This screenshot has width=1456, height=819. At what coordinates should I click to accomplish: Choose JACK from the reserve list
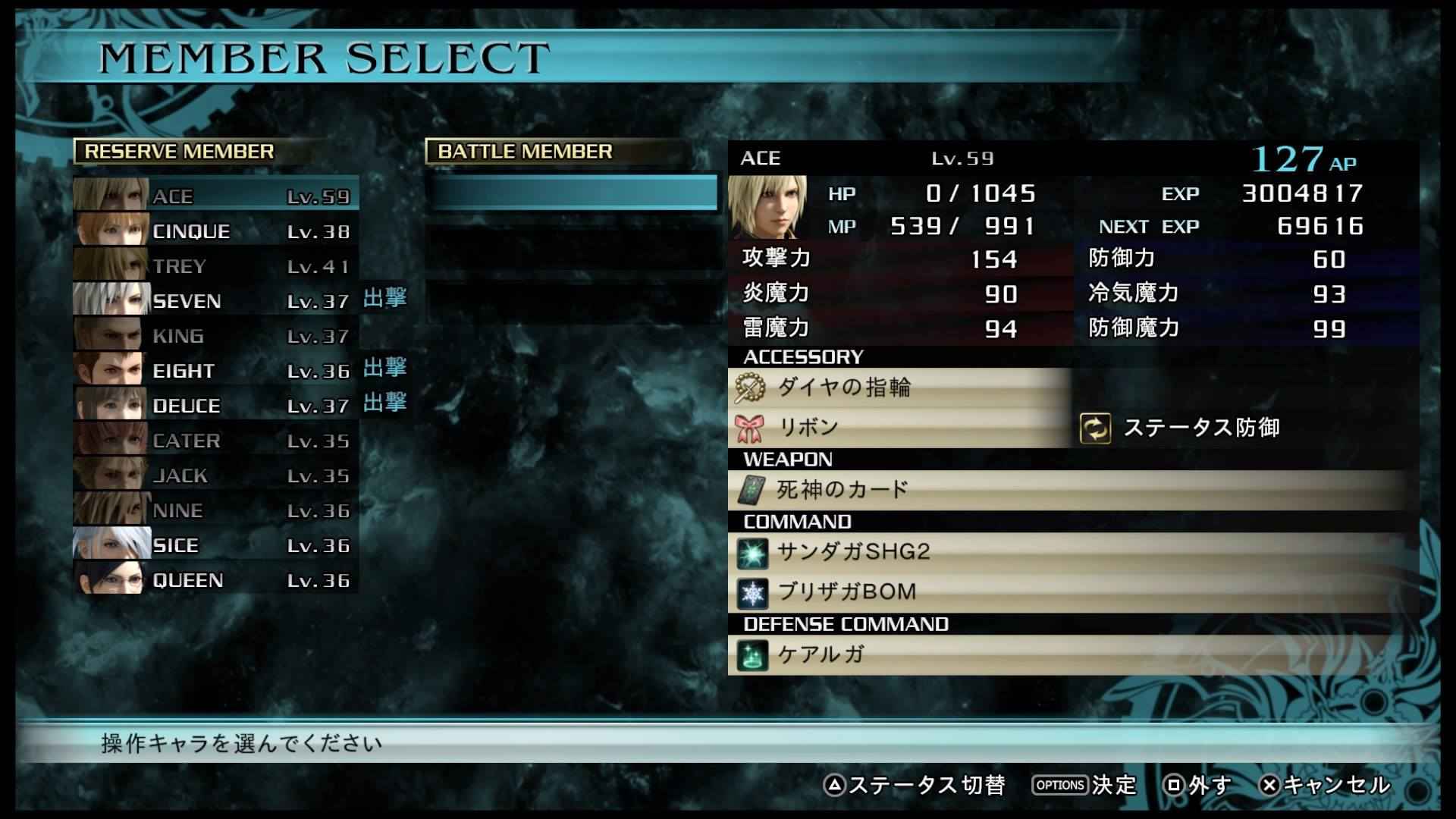(x=216, y=475)
